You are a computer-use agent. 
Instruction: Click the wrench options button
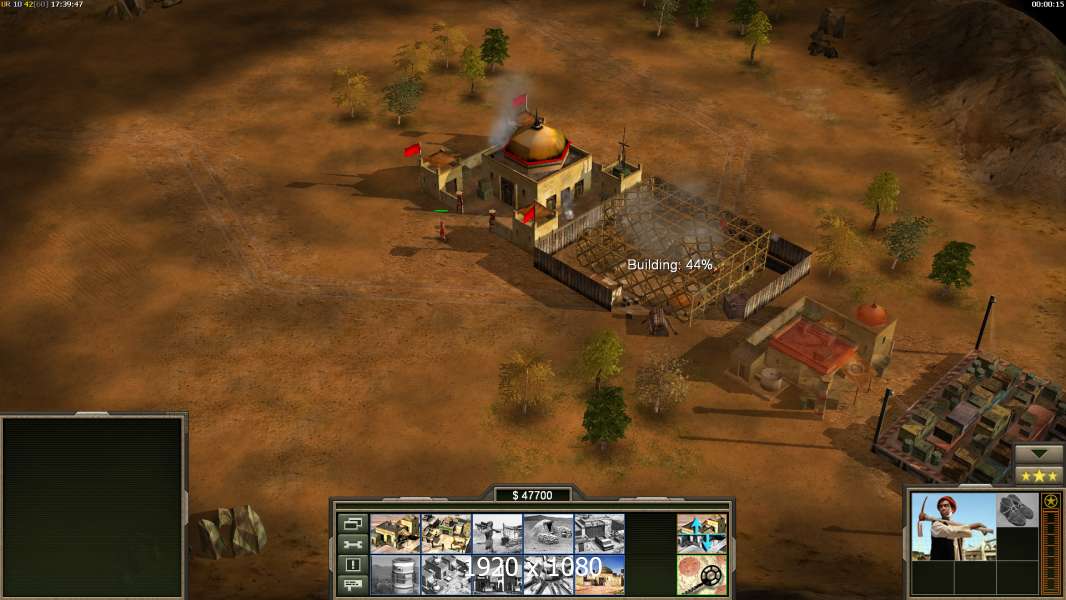352,544
